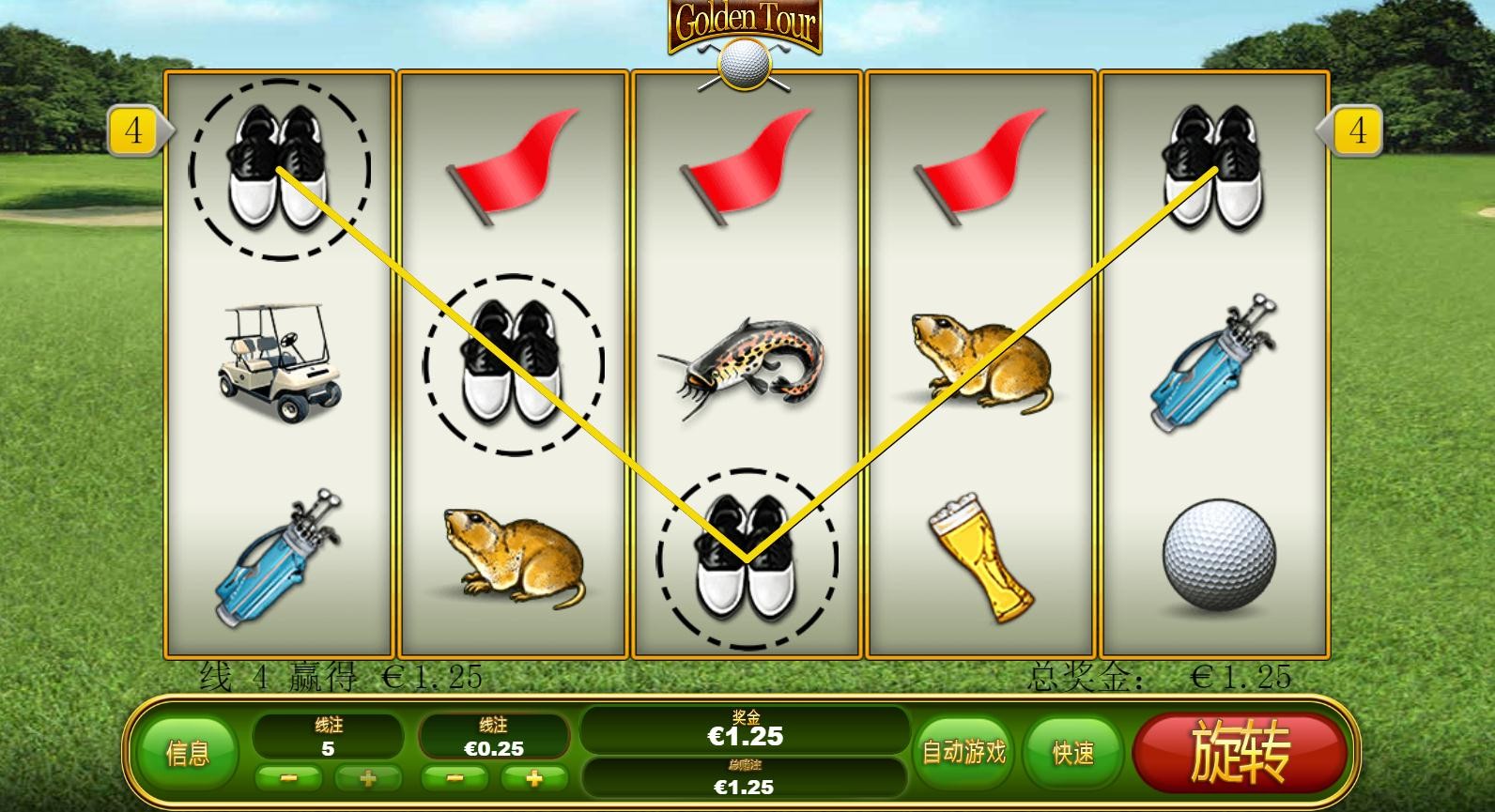Spin the reels with the red 旋转 button
1495x812 pixels.
(1240, 752)
